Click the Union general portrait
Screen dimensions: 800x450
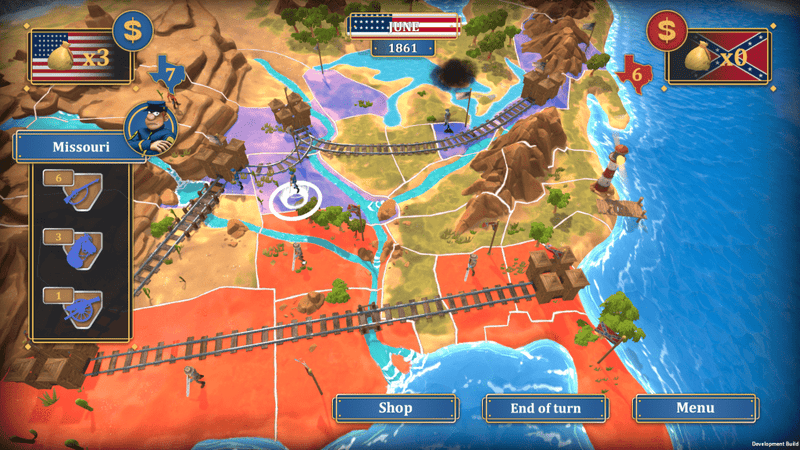point(151,128)
